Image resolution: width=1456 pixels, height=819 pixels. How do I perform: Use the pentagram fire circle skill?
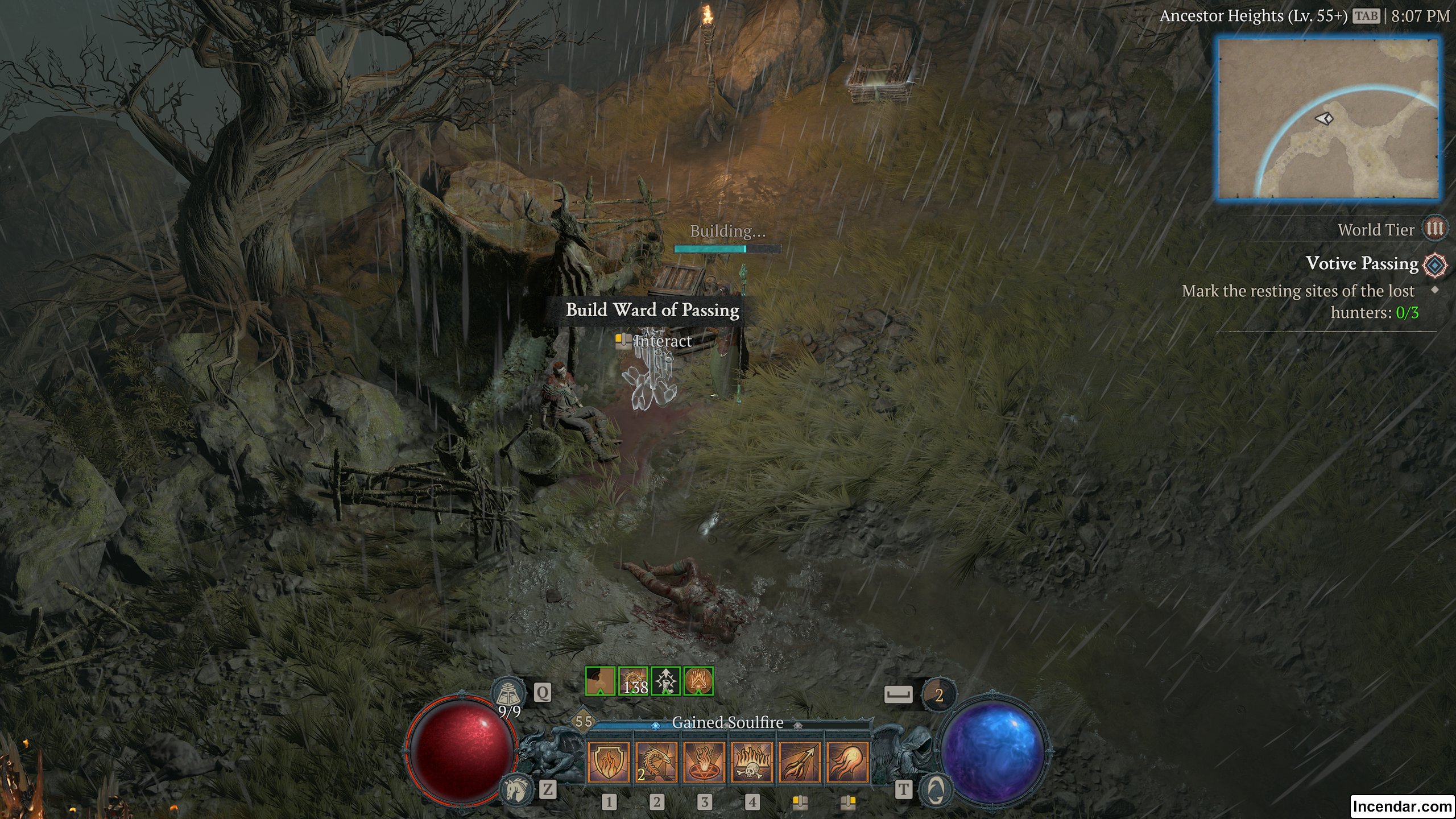704,762
